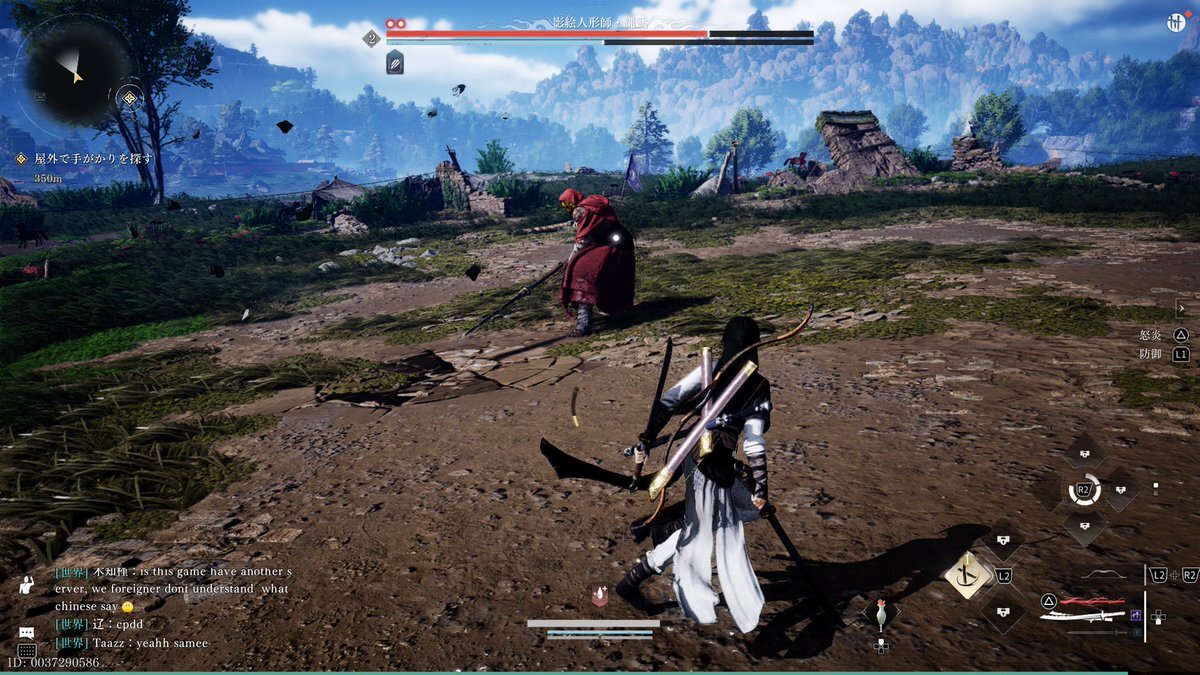Activate the glowing golden martial skill icon
This screenshot has height=675, width=1200.
[x=967, y=575]
